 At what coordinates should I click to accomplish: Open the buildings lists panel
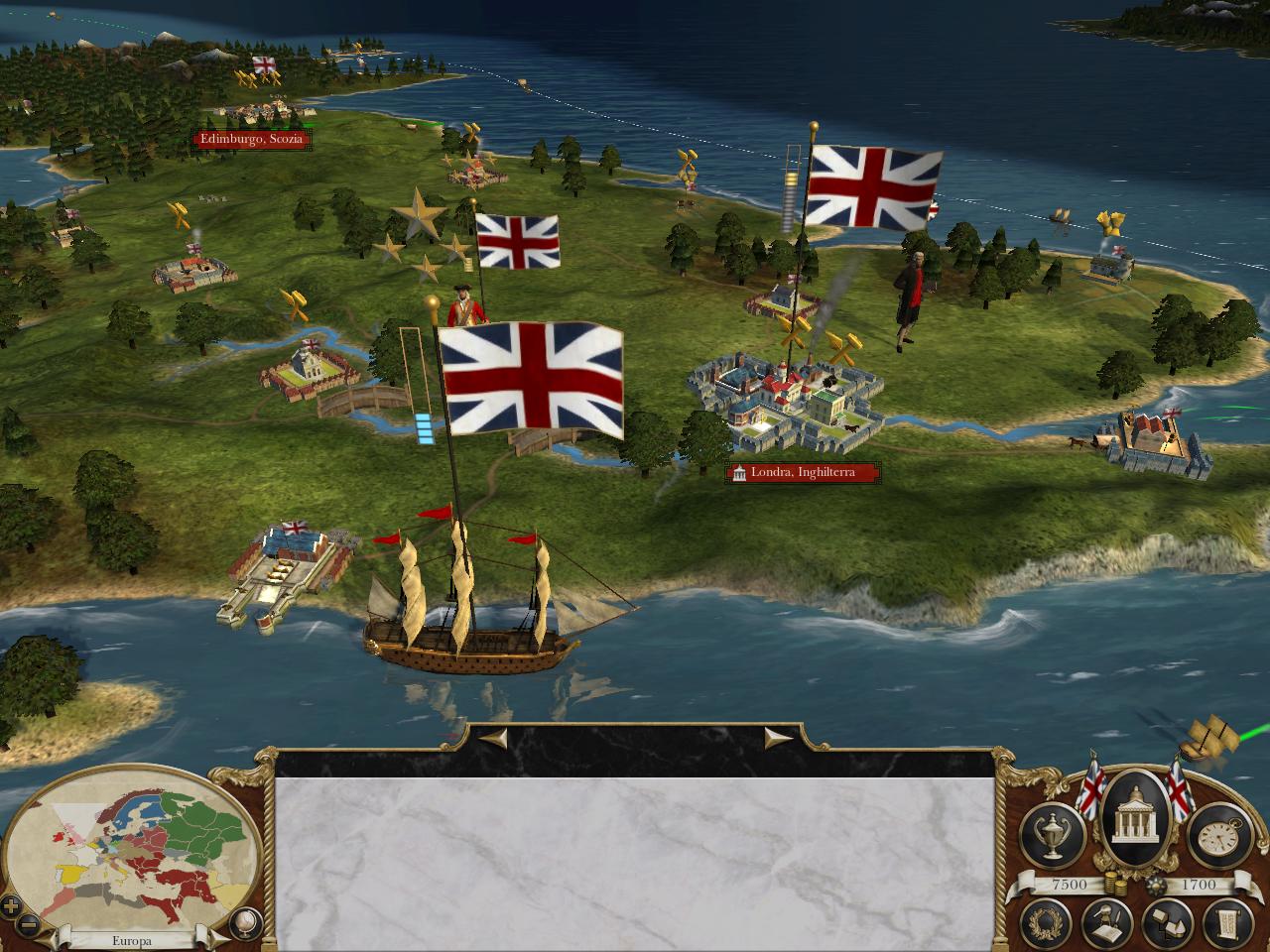click(x=1166, y=924)
